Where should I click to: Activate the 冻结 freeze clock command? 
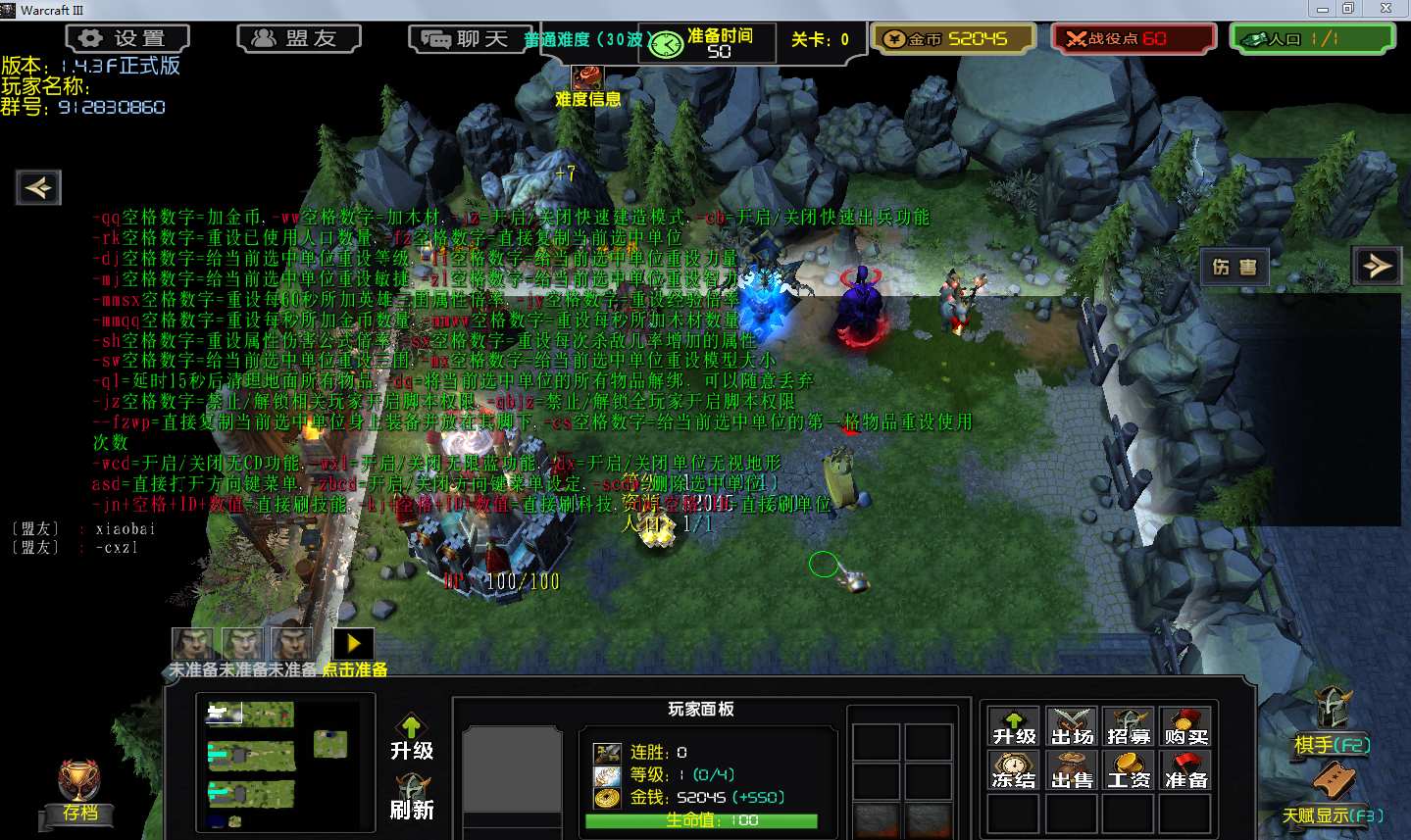(1014, 770)
